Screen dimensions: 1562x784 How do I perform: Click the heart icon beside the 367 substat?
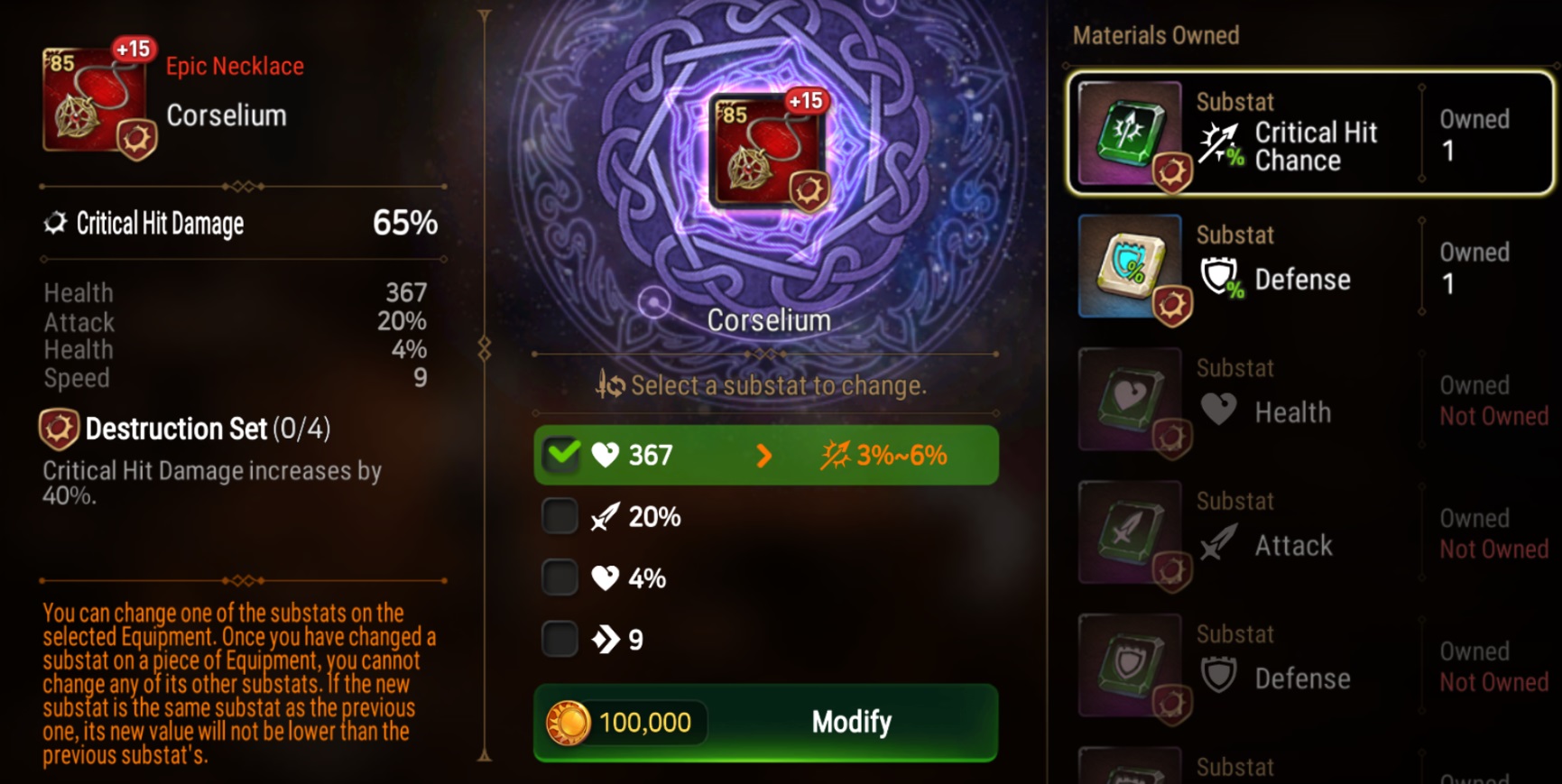click(x=606, y=455)
